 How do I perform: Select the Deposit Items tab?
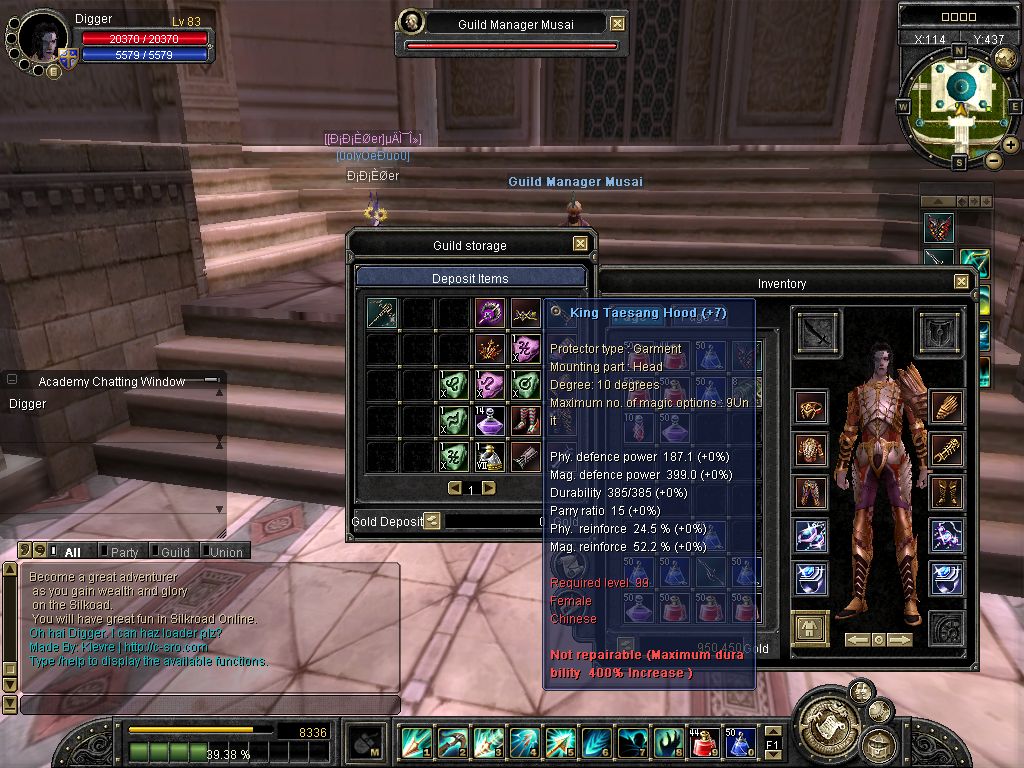tap(470, 278)
